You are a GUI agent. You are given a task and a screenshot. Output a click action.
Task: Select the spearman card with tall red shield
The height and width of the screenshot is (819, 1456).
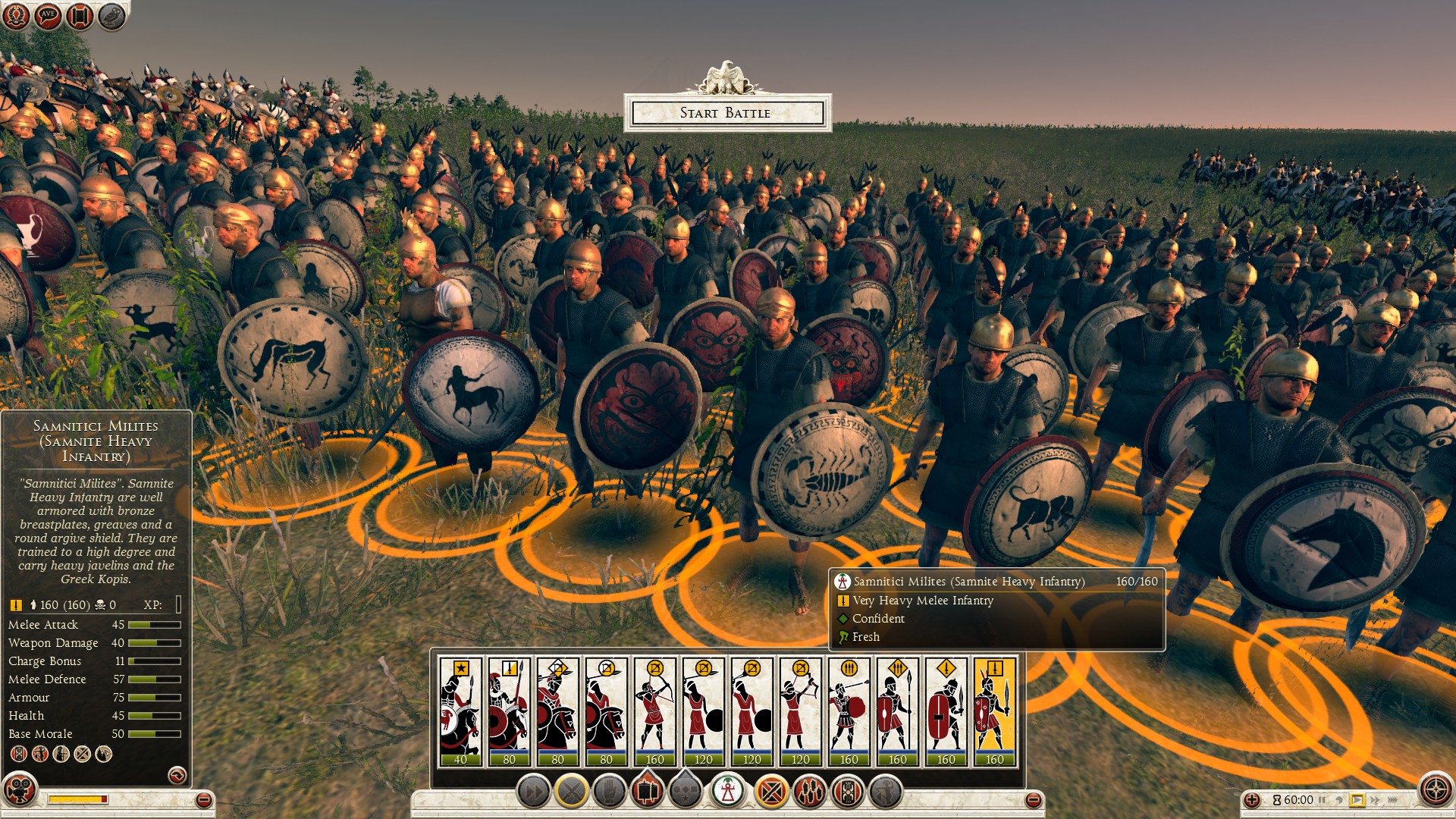(x=897, y=711)
